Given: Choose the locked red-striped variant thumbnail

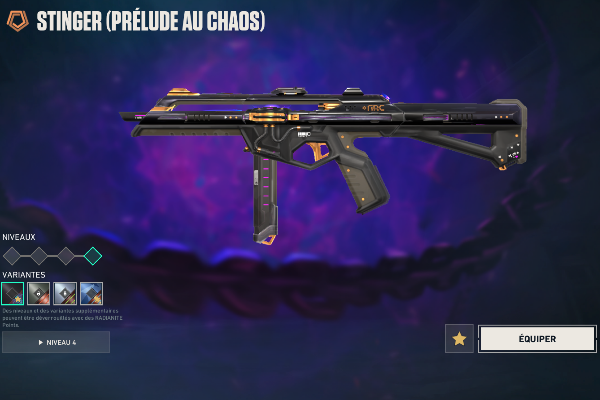Looking at the screenshot, I should [x=39, y=293].
